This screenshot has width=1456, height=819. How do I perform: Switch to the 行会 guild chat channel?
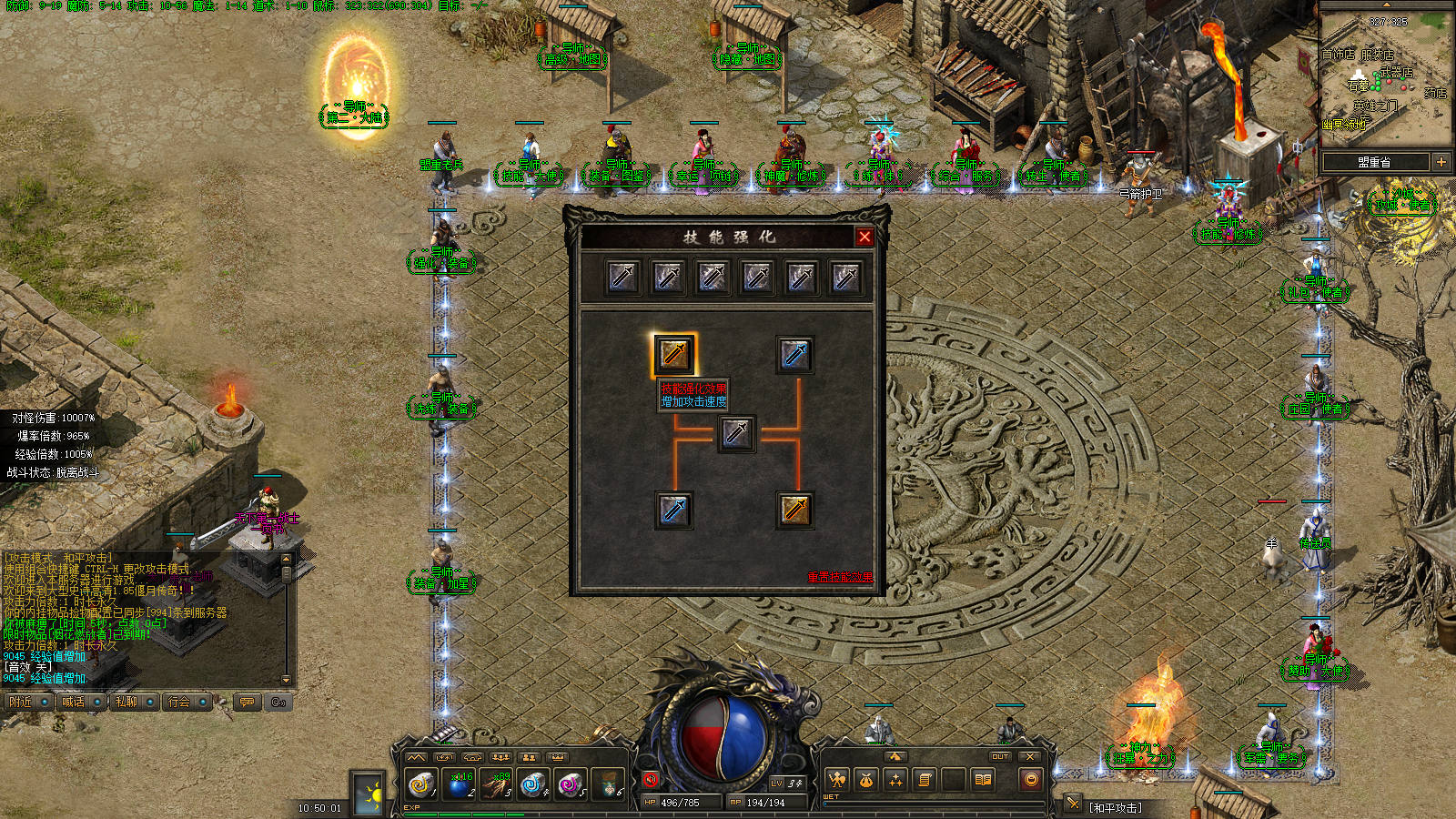(x=178, y=702)
